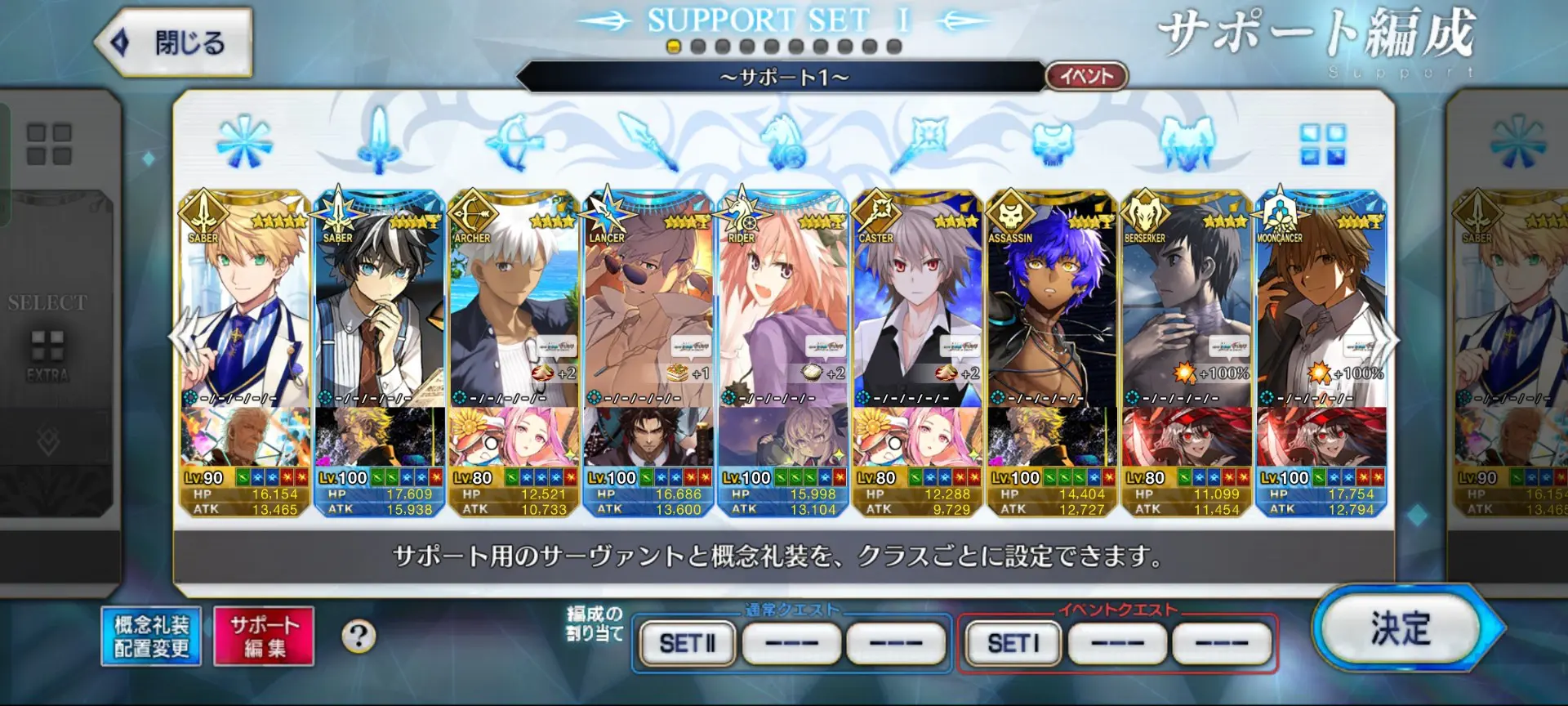
Task: Open the mixed class grid icon tab
Action: click(1322, 145)
